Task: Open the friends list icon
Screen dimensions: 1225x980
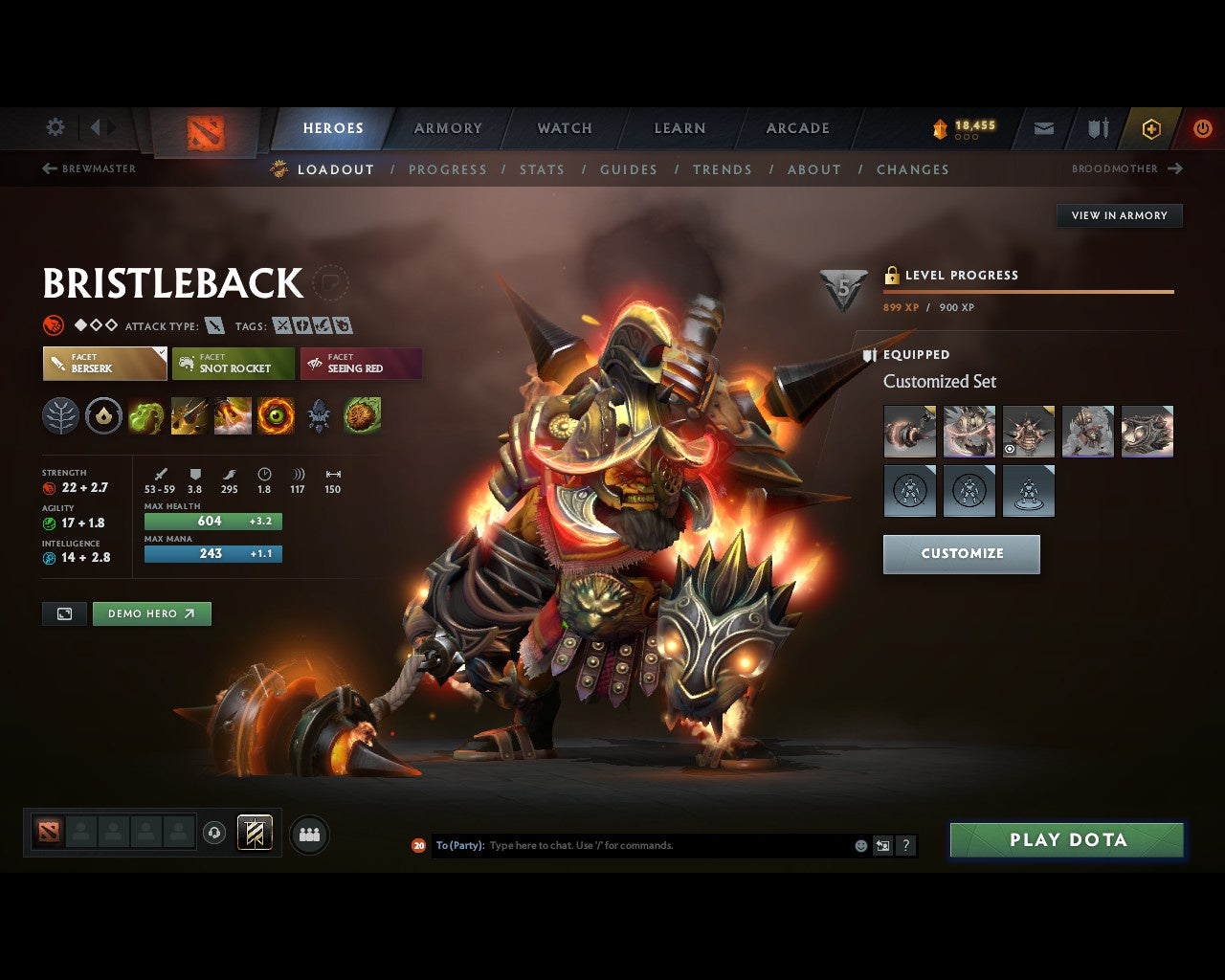Action: (308, 833)
